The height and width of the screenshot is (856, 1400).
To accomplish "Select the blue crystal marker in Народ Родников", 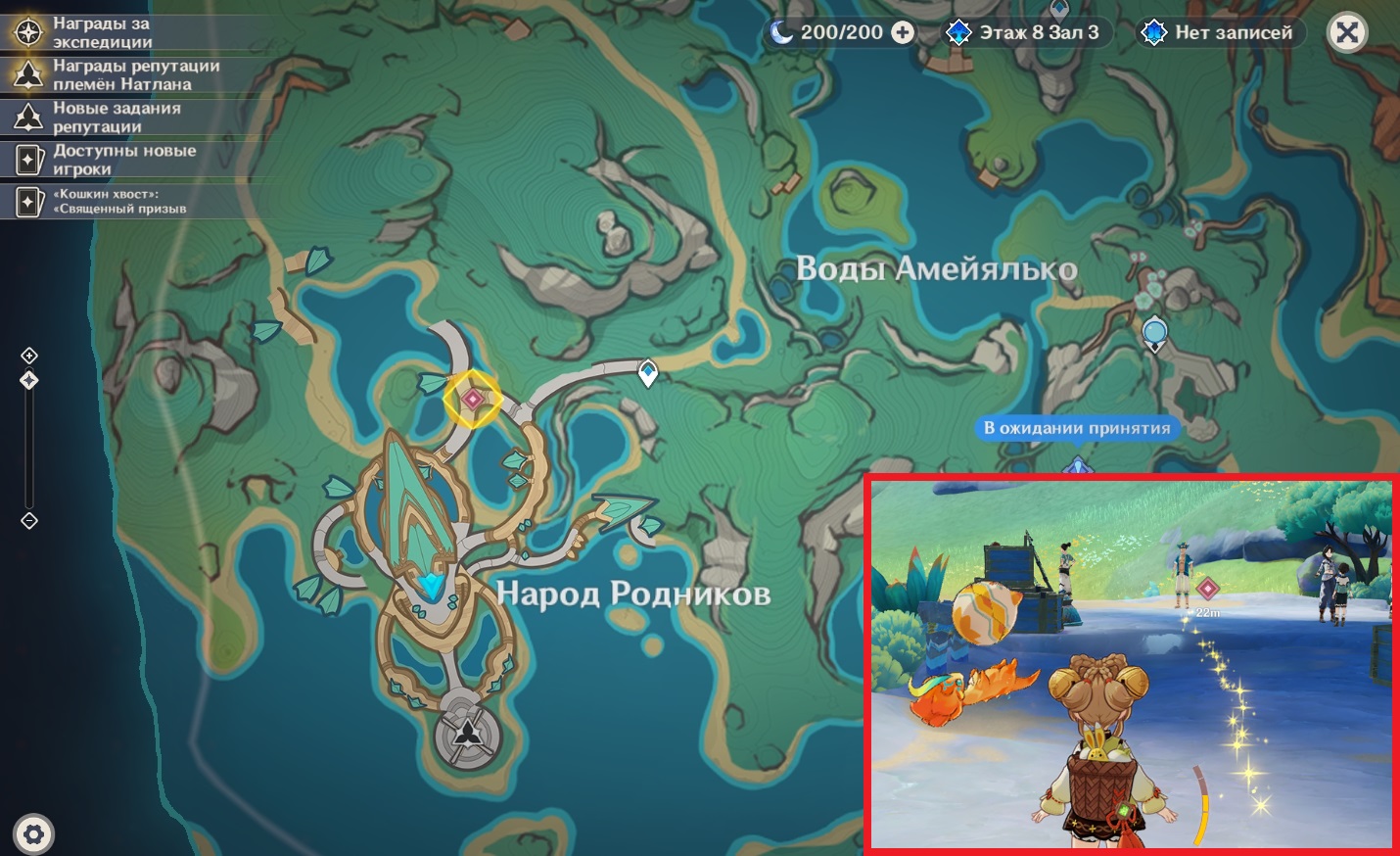I will pos(431,587).
